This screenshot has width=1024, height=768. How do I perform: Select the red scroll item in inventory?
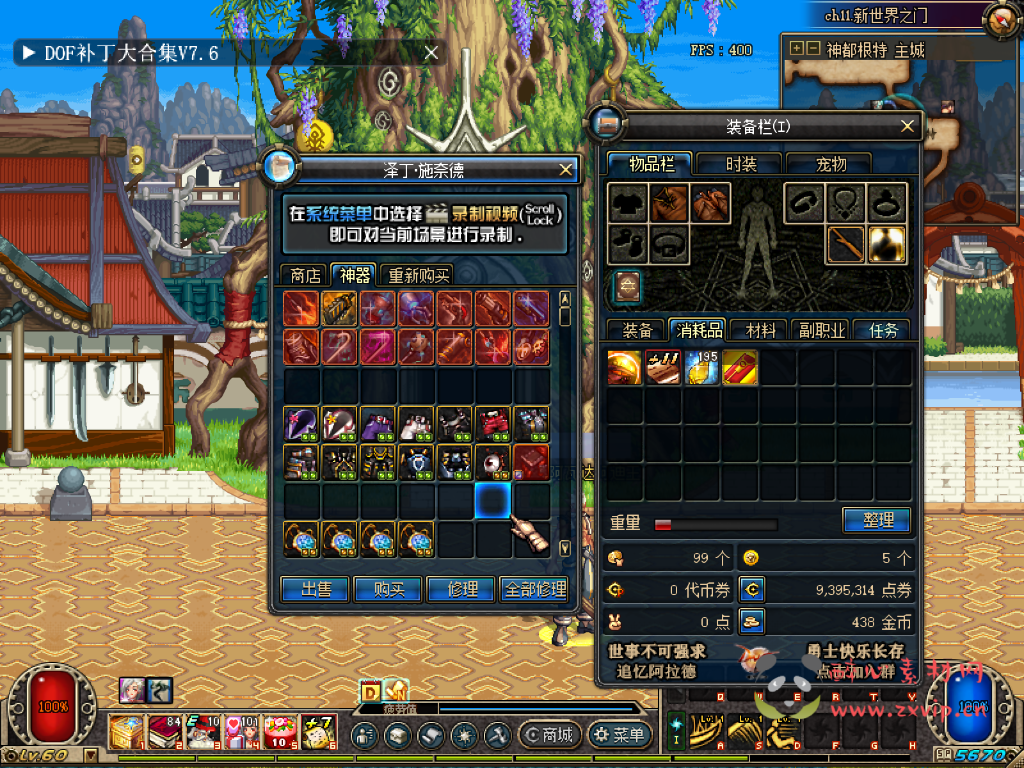click(x=740, y=367)
